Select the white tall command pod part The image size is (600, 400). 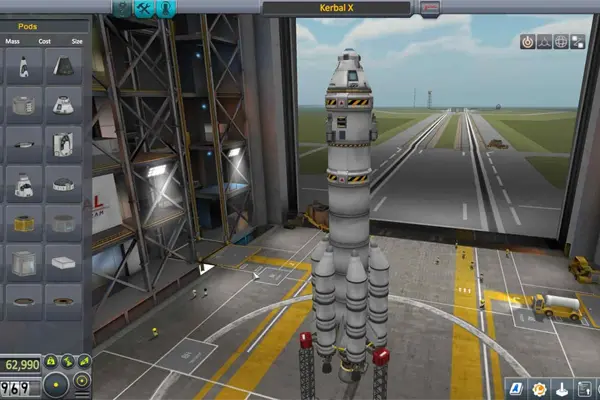click(x=23, y=66)
